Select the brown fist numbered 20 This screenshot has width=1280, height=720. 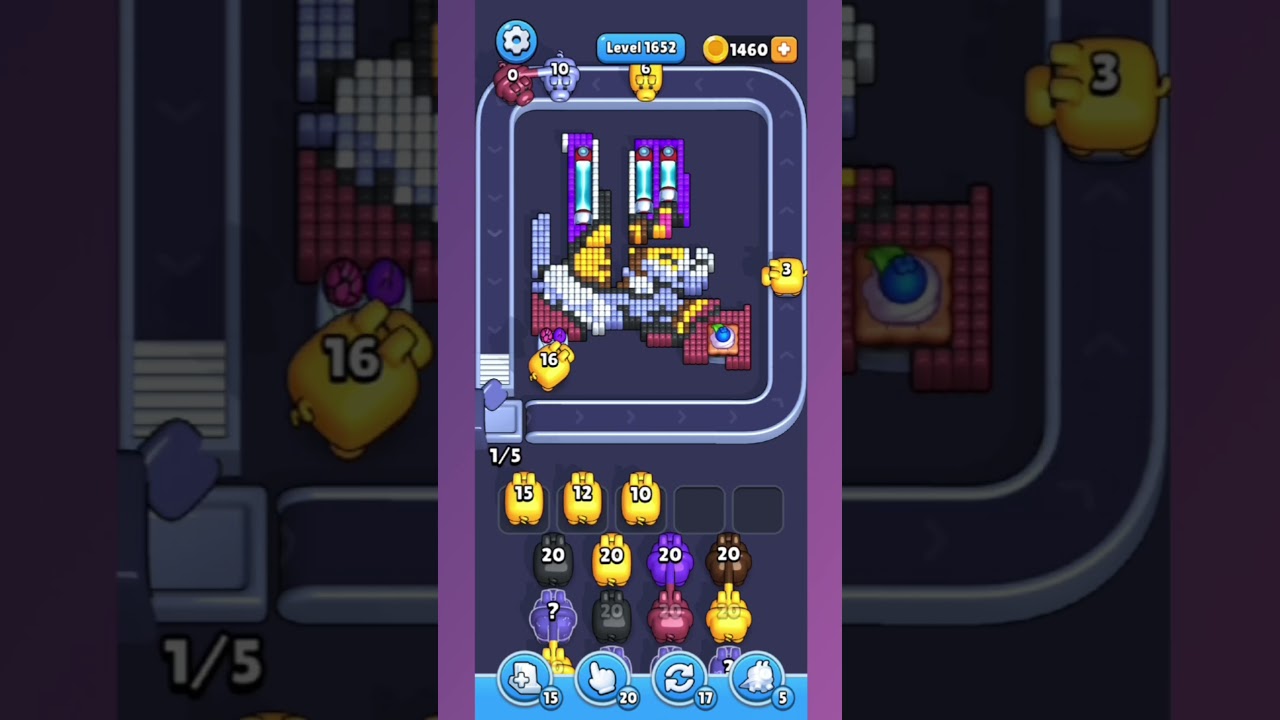[x=727, y=560]
